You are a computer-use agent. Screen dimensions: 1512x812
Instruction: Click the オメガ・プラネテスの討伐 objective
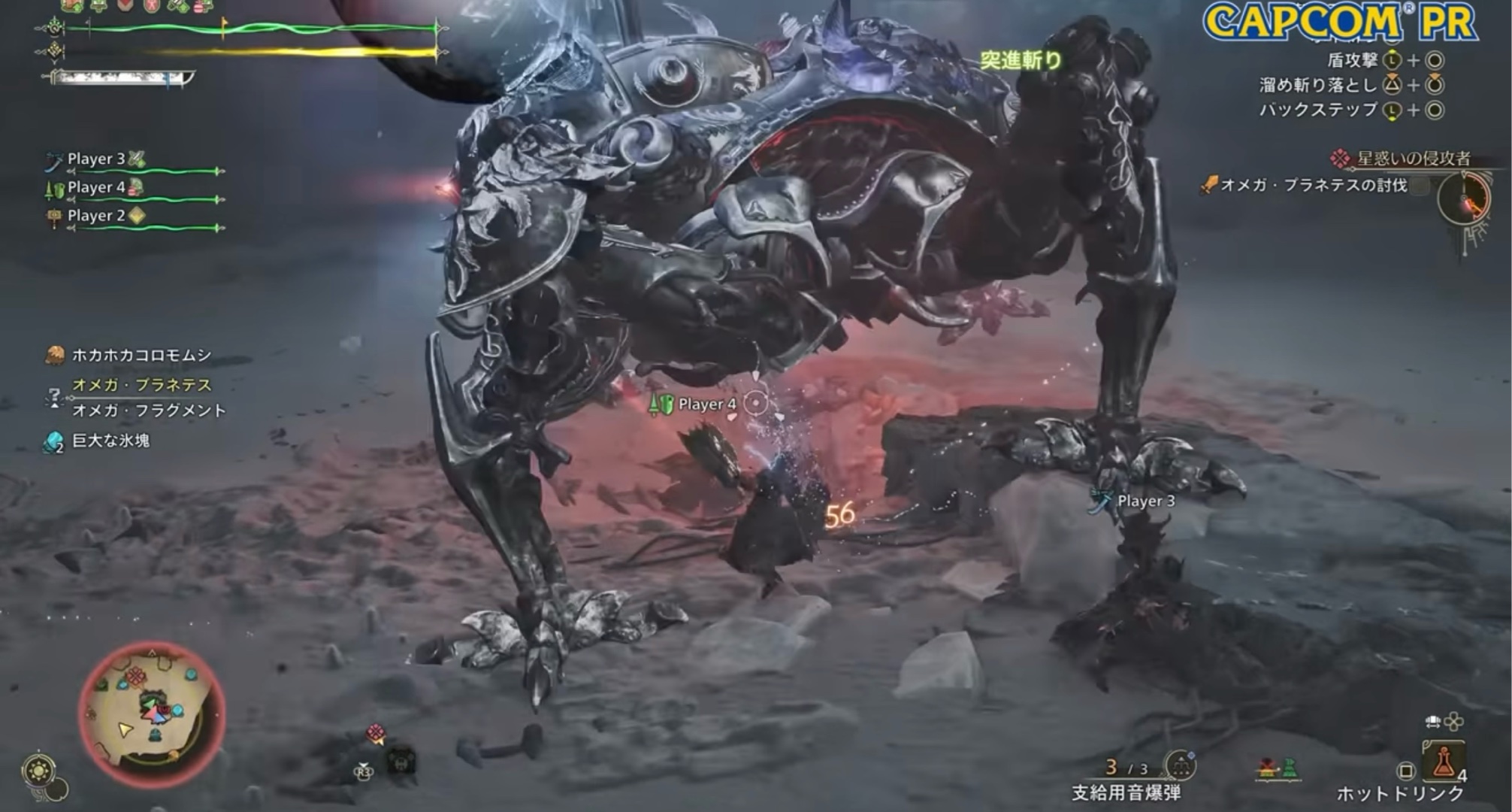coord(1314,185)
